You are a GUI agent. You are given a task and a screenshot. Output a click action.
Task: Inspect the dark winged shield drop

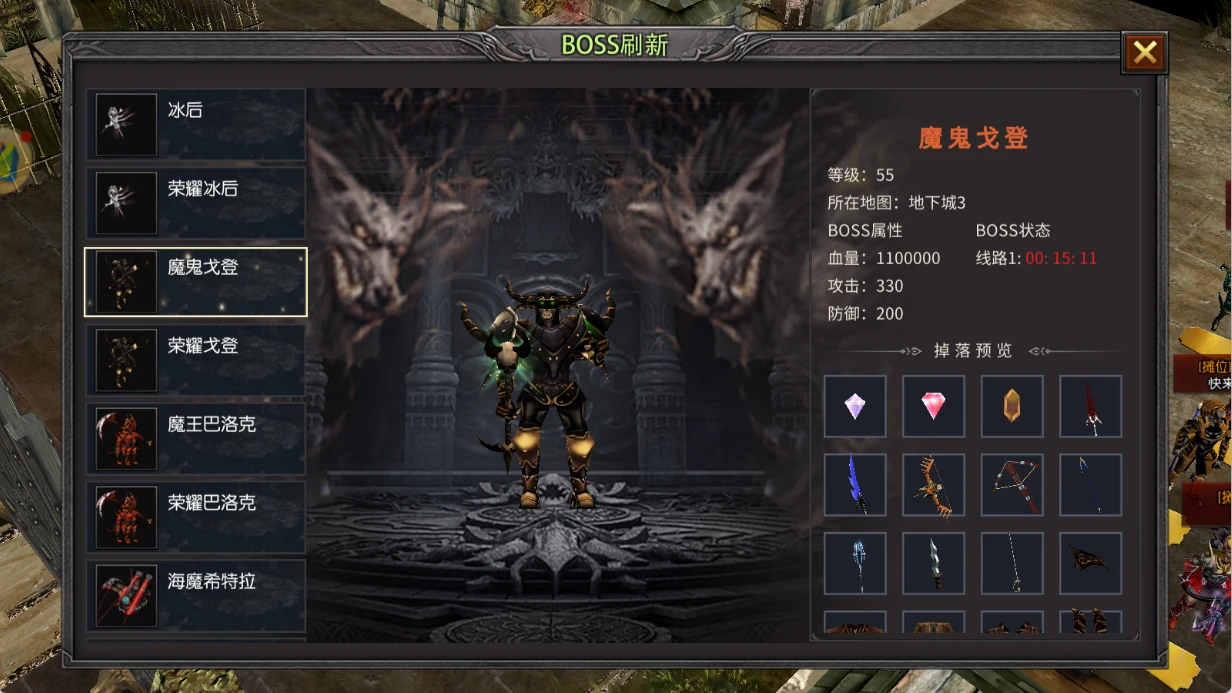point(1090,563)
